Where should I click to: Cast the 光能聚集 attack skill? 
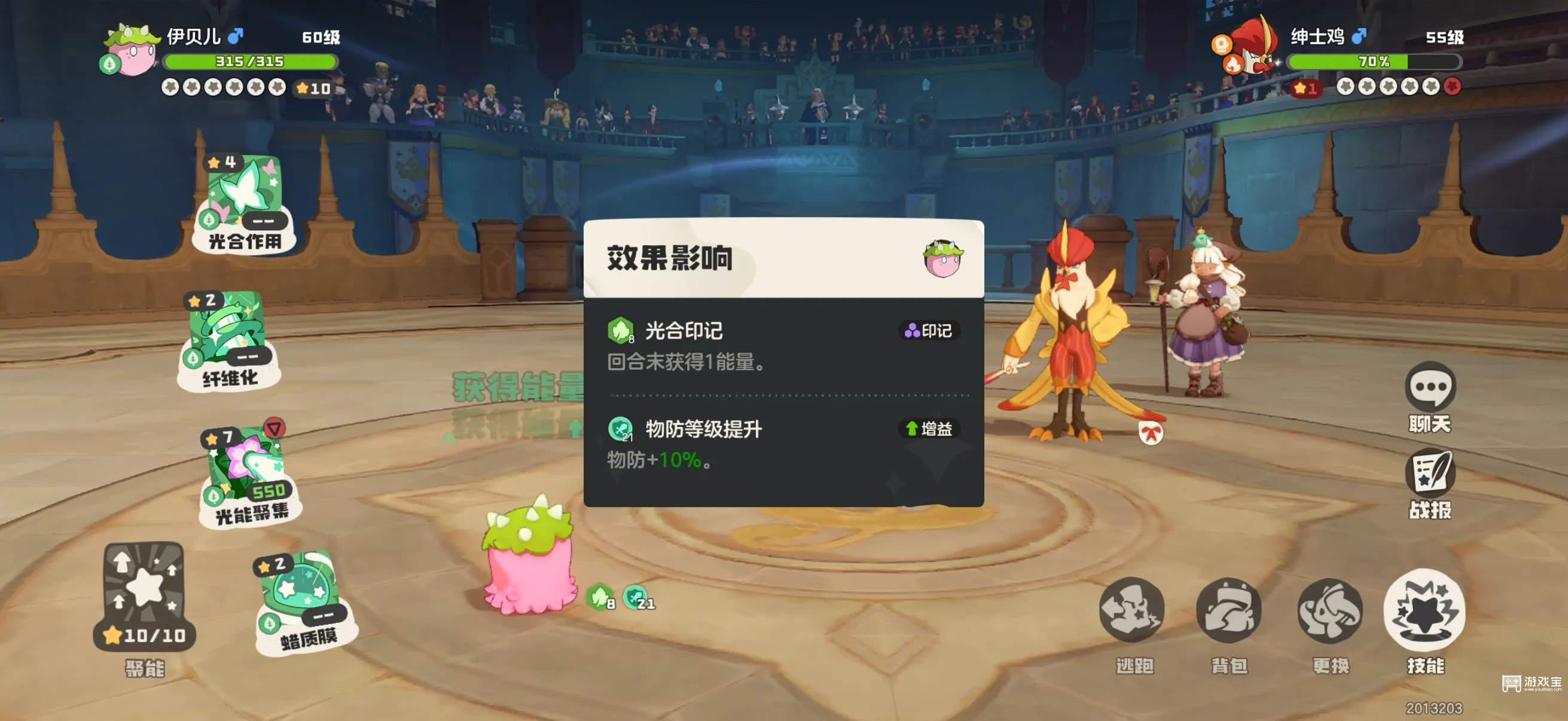pos(249,478)
